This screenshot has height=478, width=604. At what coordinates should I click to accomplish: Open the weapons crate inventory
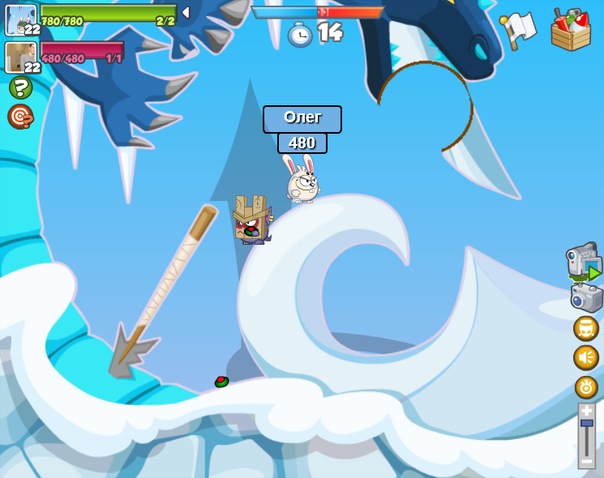[x=571, y=28]
